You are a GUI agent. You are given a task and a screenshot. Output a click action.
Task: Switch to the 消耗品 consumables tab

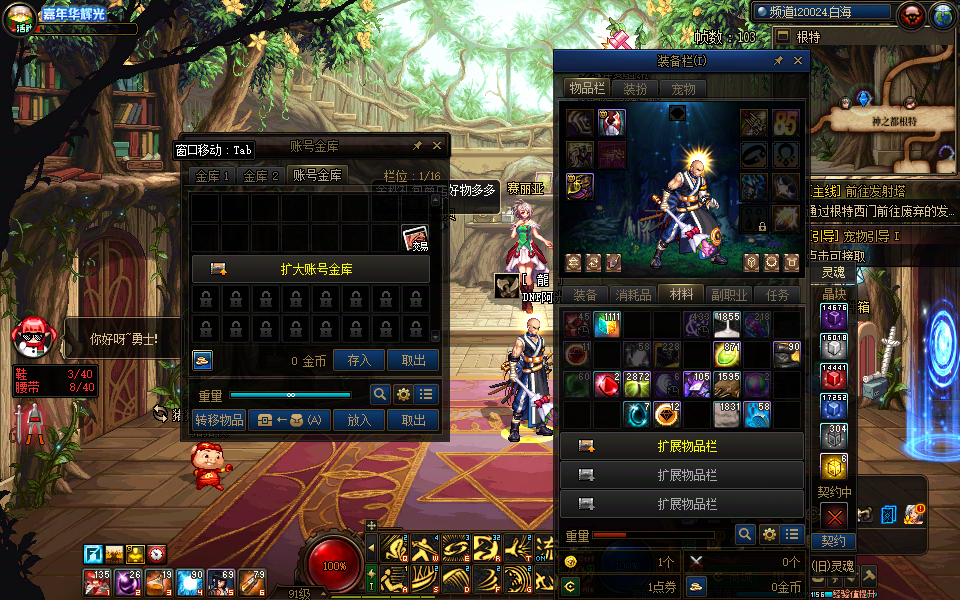(x=633, y=295)
